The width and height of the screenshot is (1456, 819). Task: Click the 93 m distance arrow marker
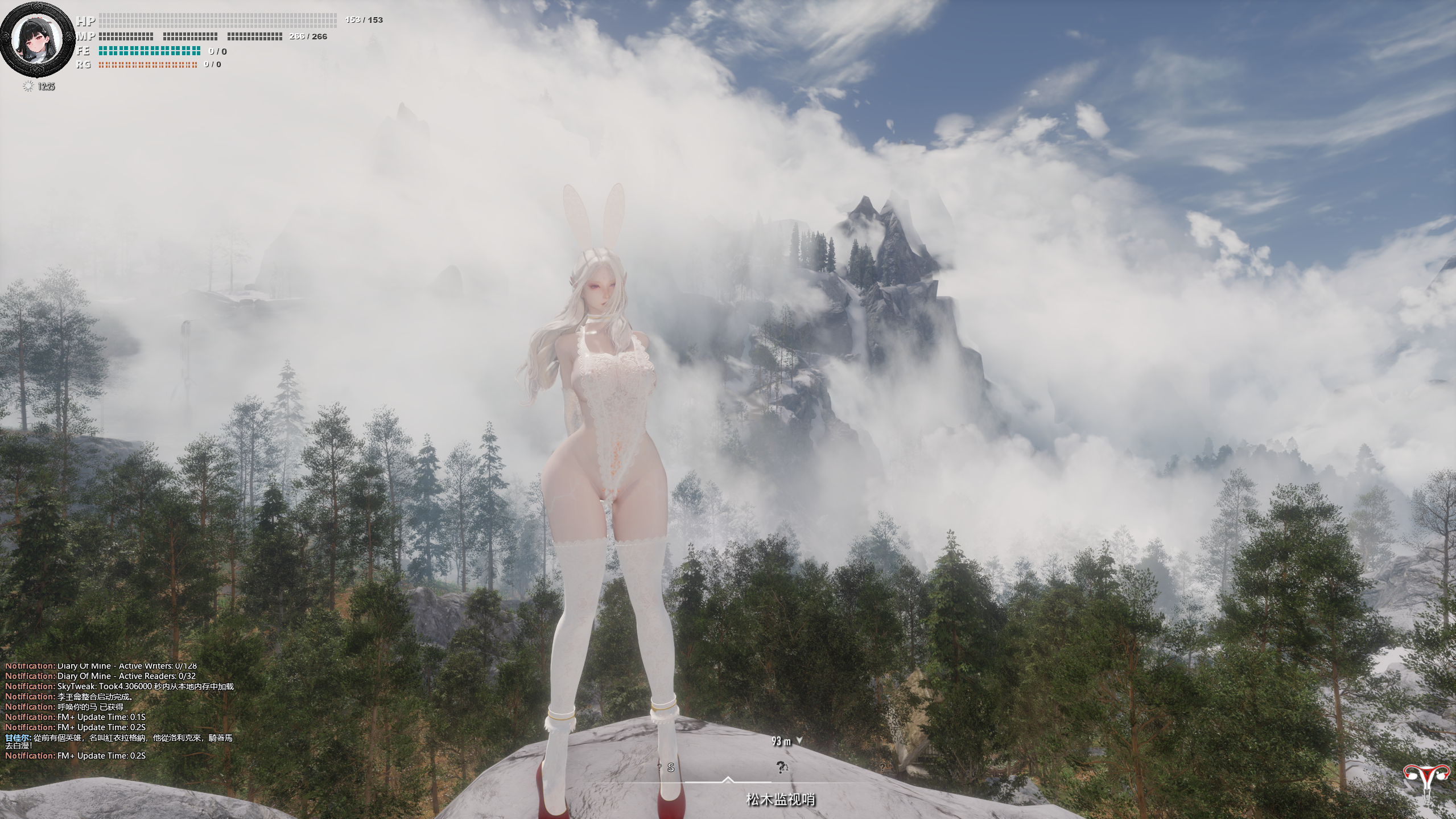point(799,740)
